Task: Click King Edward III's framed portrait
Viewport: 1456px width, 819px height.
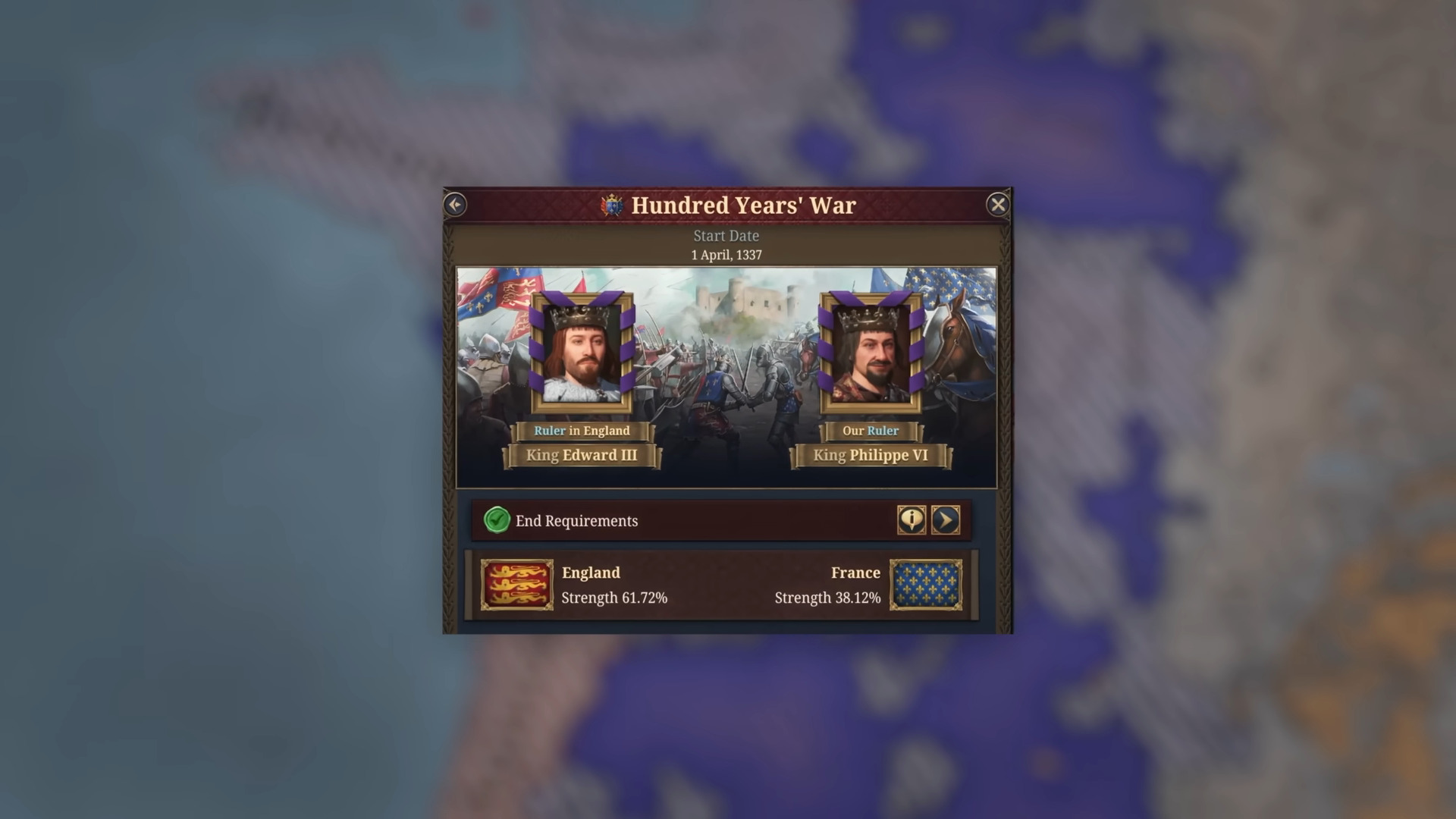Action: (582, 355)
